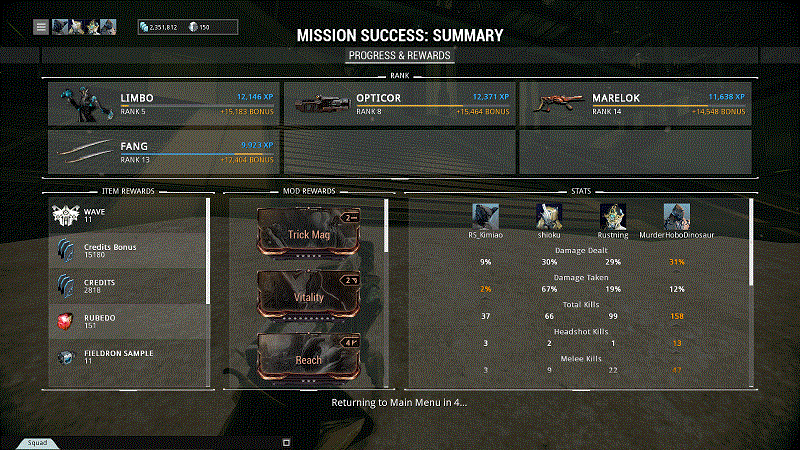
Task: Inspect the Trick Mag mod card
Action: coord(309,233)
